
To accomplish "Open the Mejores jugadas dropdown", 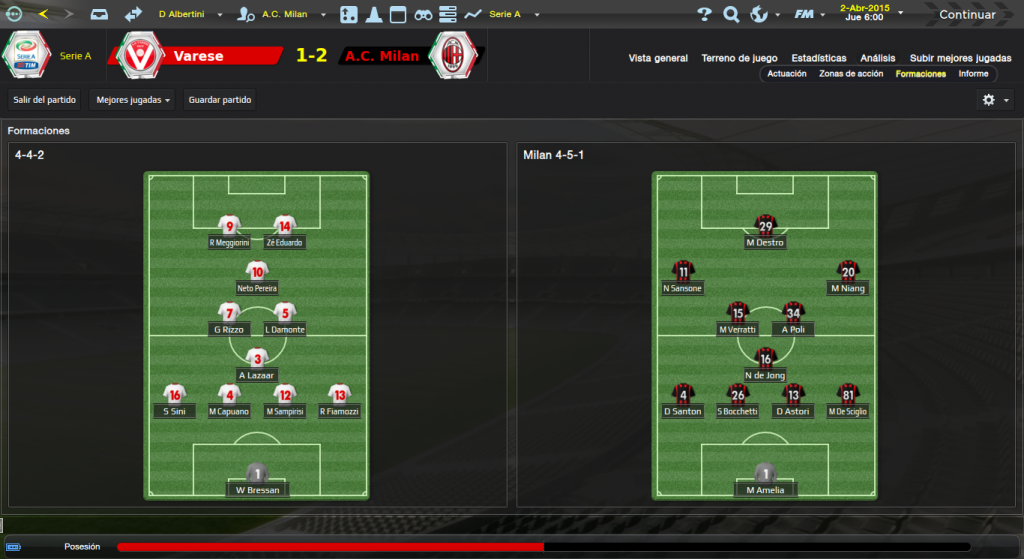I will click(x=132, y=100).
